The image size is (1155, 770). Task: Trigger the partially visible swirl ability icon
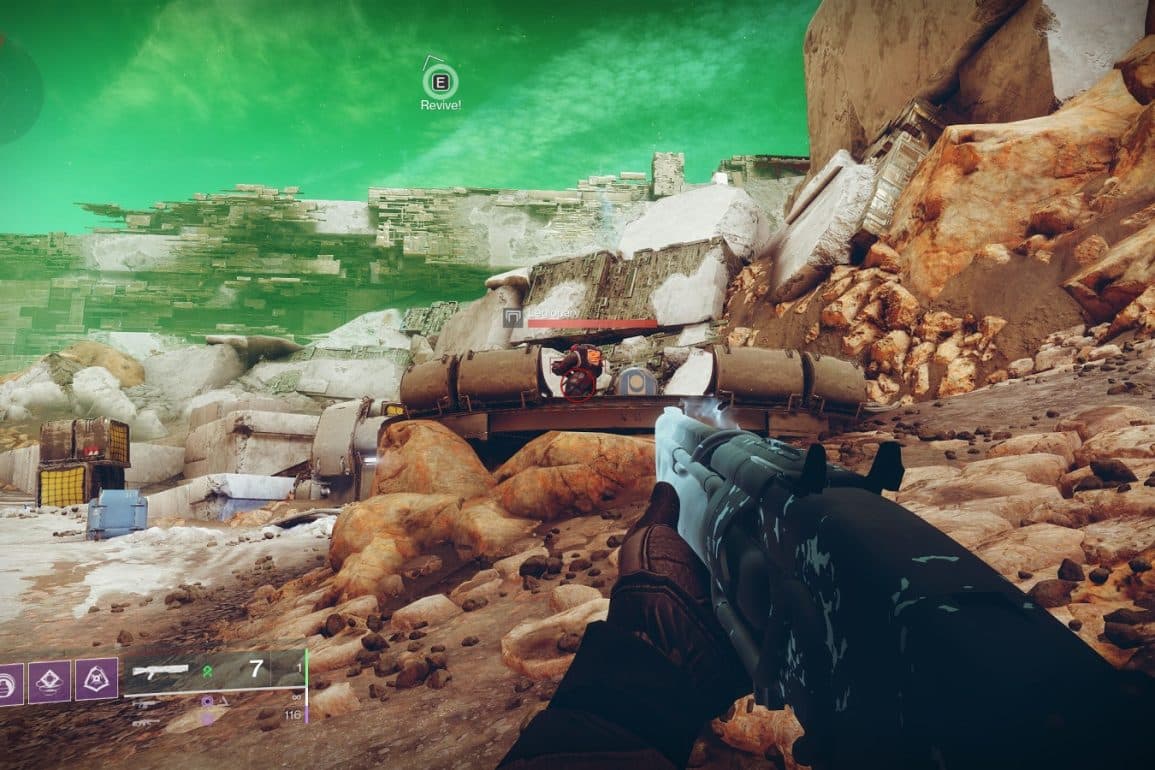point(8,685)
